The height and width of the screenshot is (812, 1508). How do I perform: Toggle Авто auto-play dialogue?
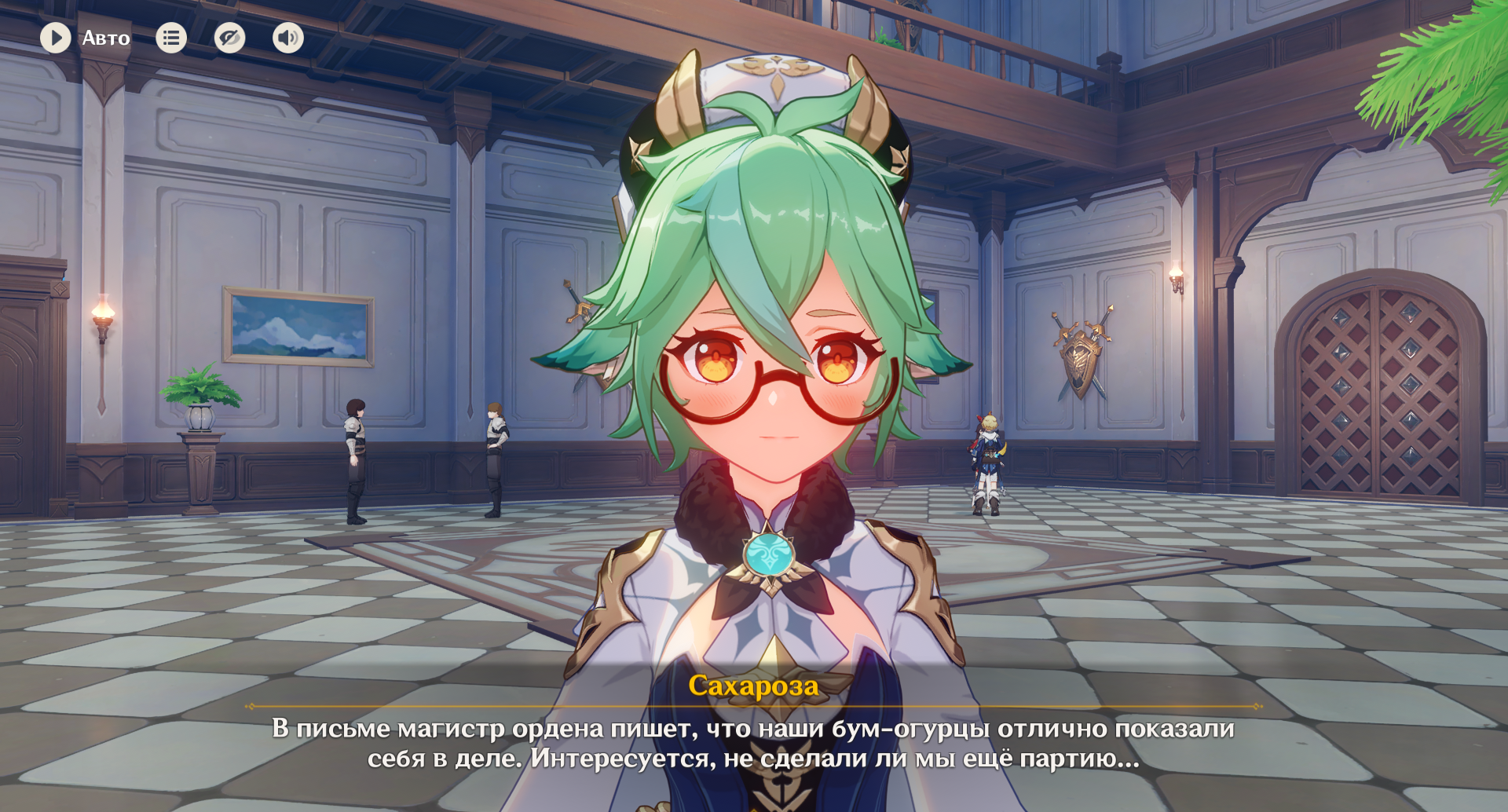[x=57, y=38]
